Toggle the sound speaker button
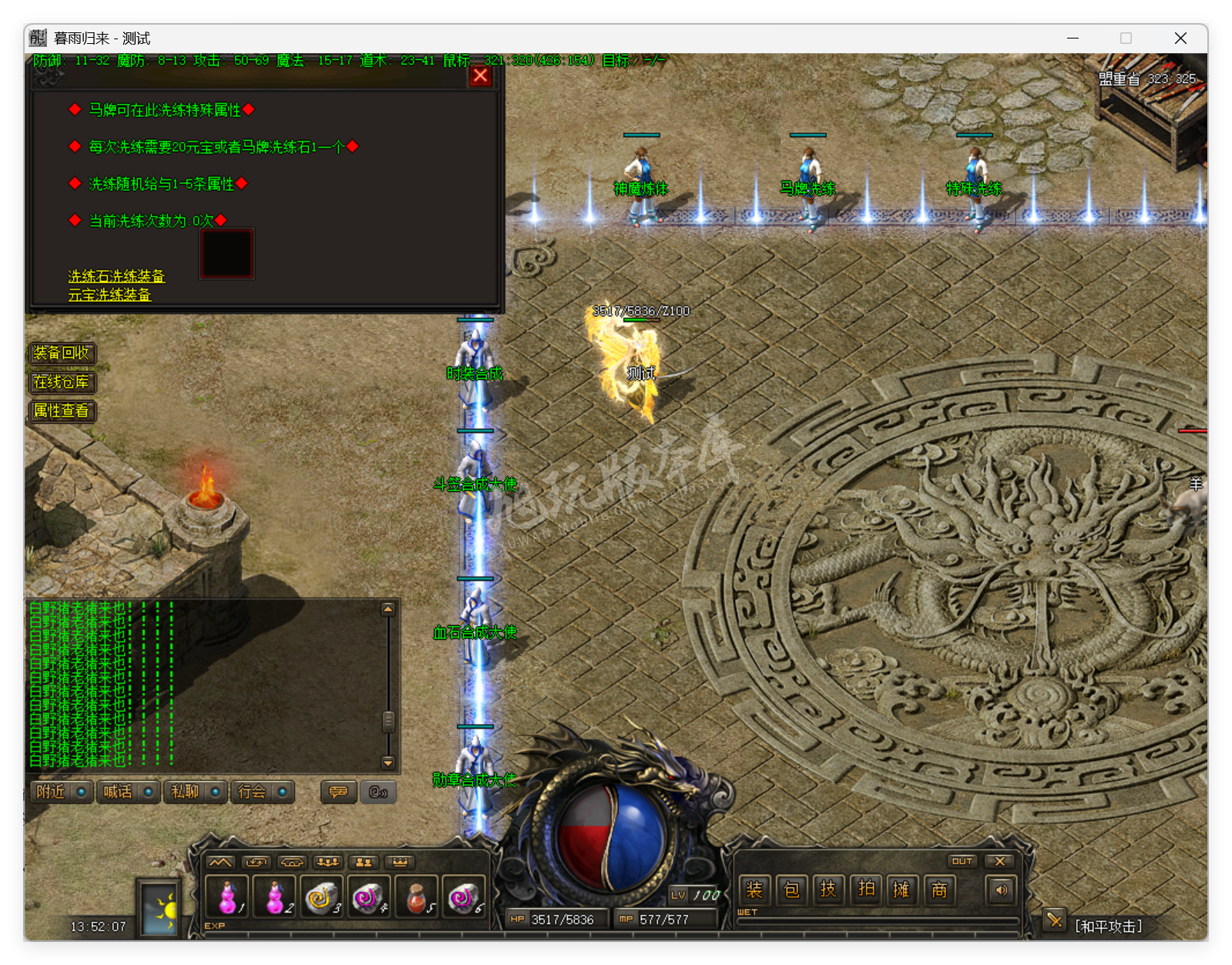The height and width of the screenshot is (965, 1232). (x=1001, y=890)
